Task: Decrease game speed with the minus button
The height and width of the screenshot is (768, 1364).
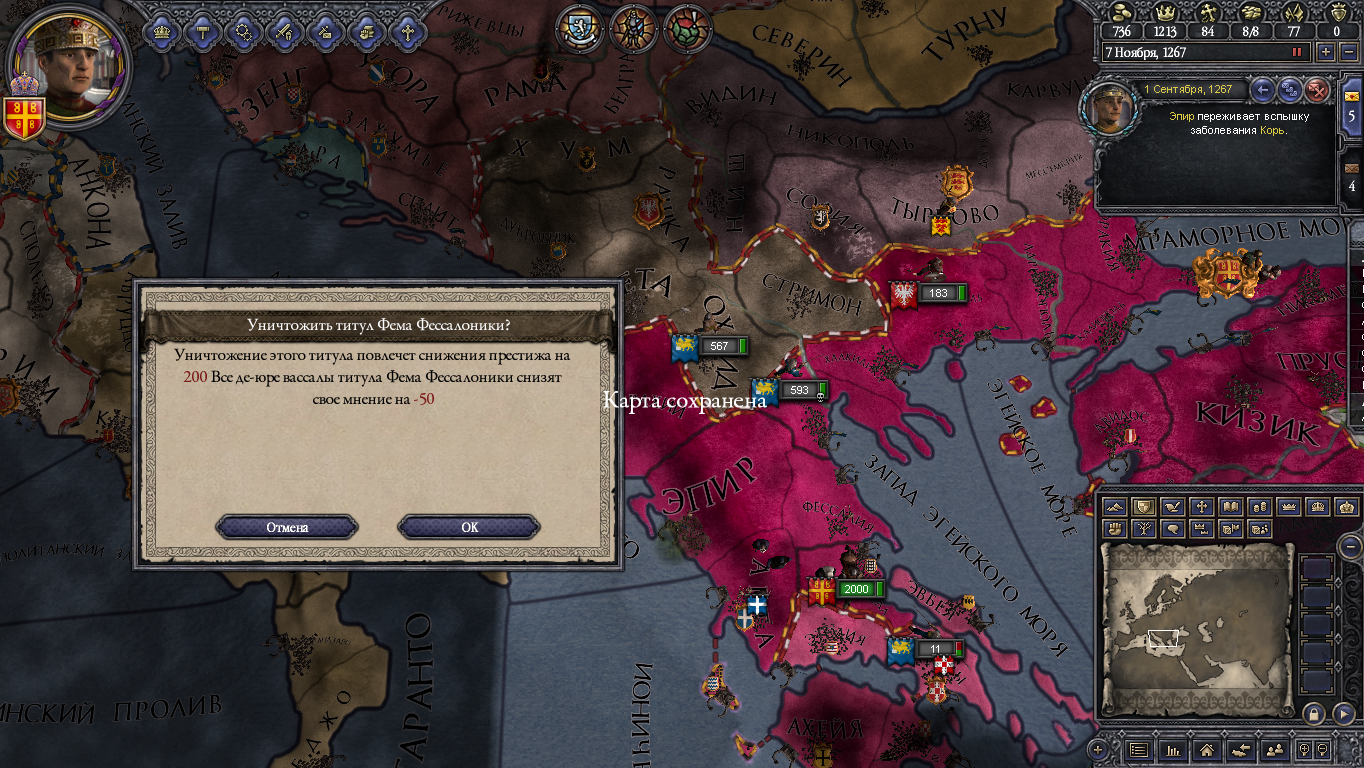Action: point(1348,52)
